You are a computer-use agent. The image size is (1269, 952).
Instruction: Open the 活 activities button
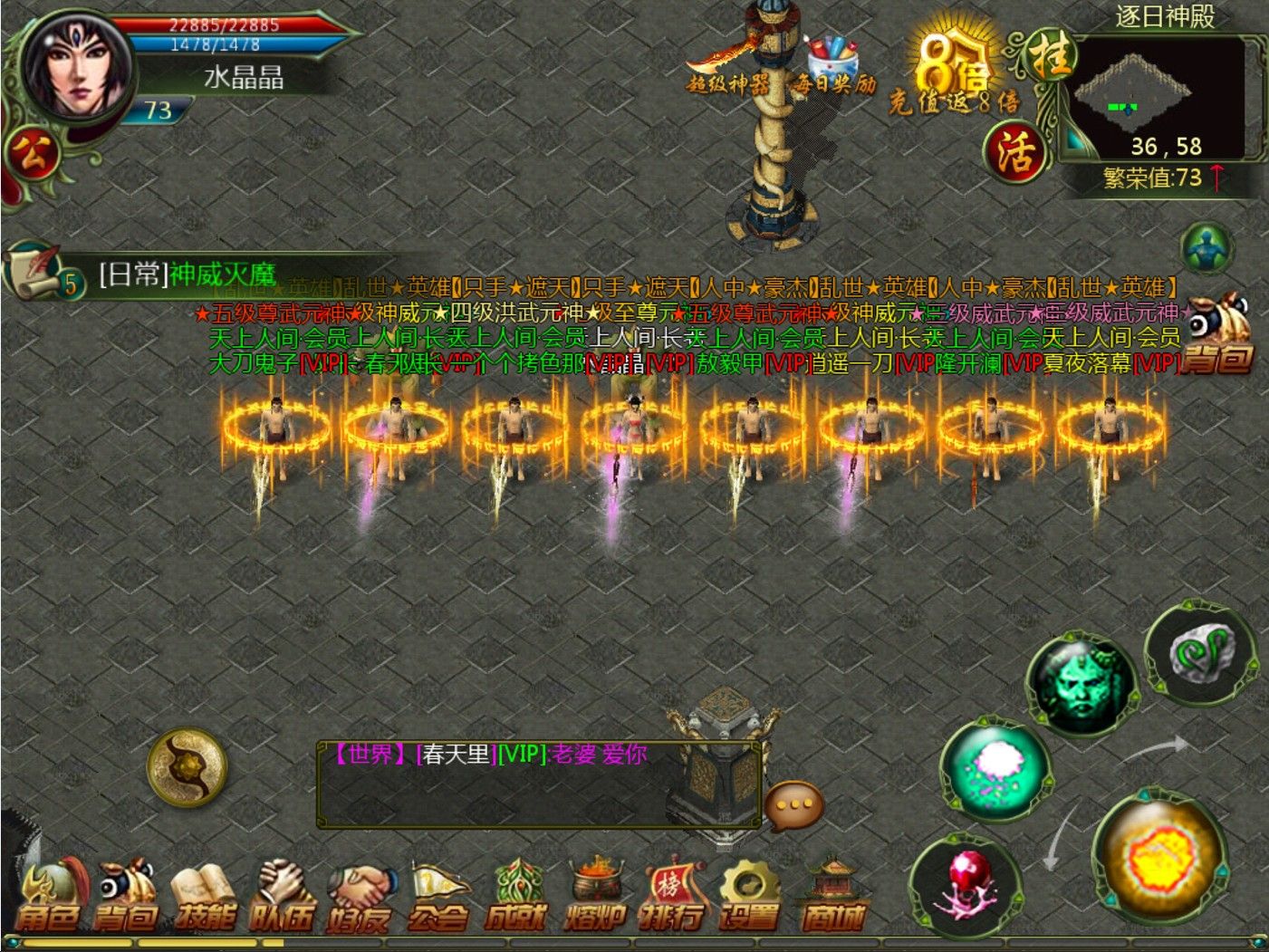click(x=1014, y=152)
